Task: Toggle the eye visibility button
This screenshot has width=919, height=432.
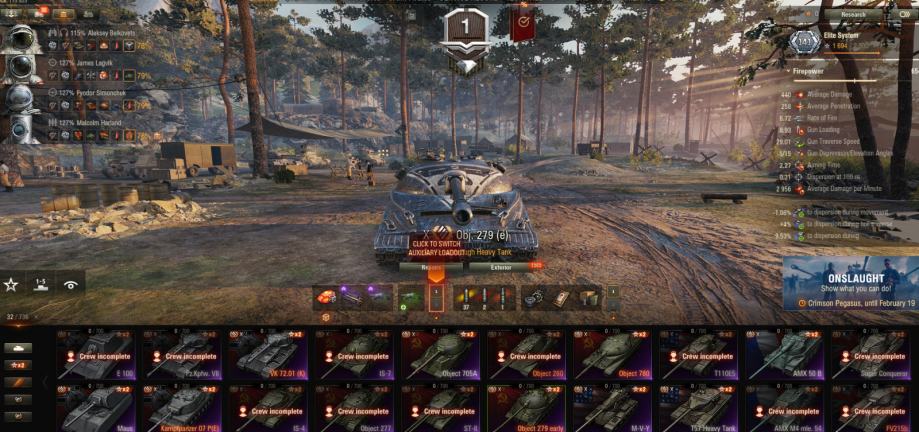Action: click(70, 284)
